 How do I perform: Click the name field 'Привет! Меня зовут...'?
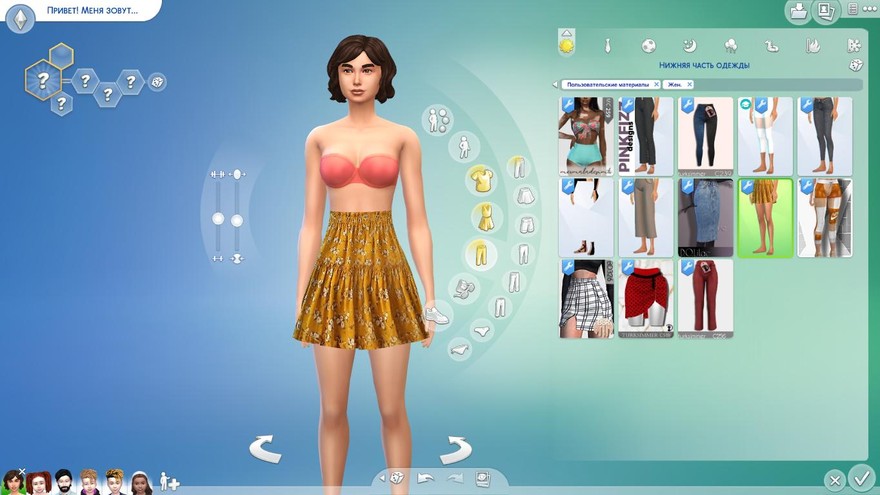click(90, 12)
